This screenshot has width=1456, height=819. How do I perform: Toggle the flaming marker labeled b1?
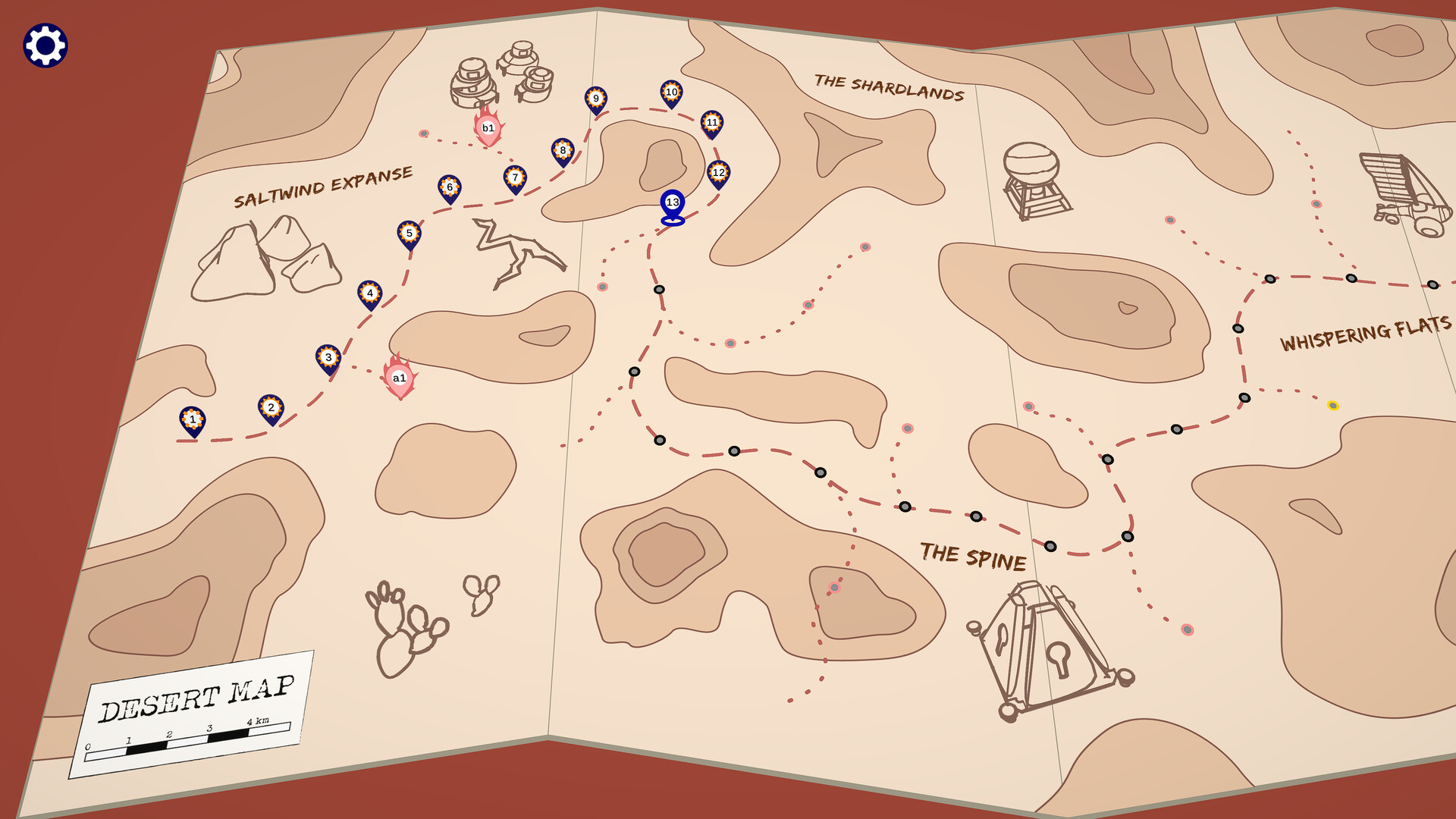point(488,127)
